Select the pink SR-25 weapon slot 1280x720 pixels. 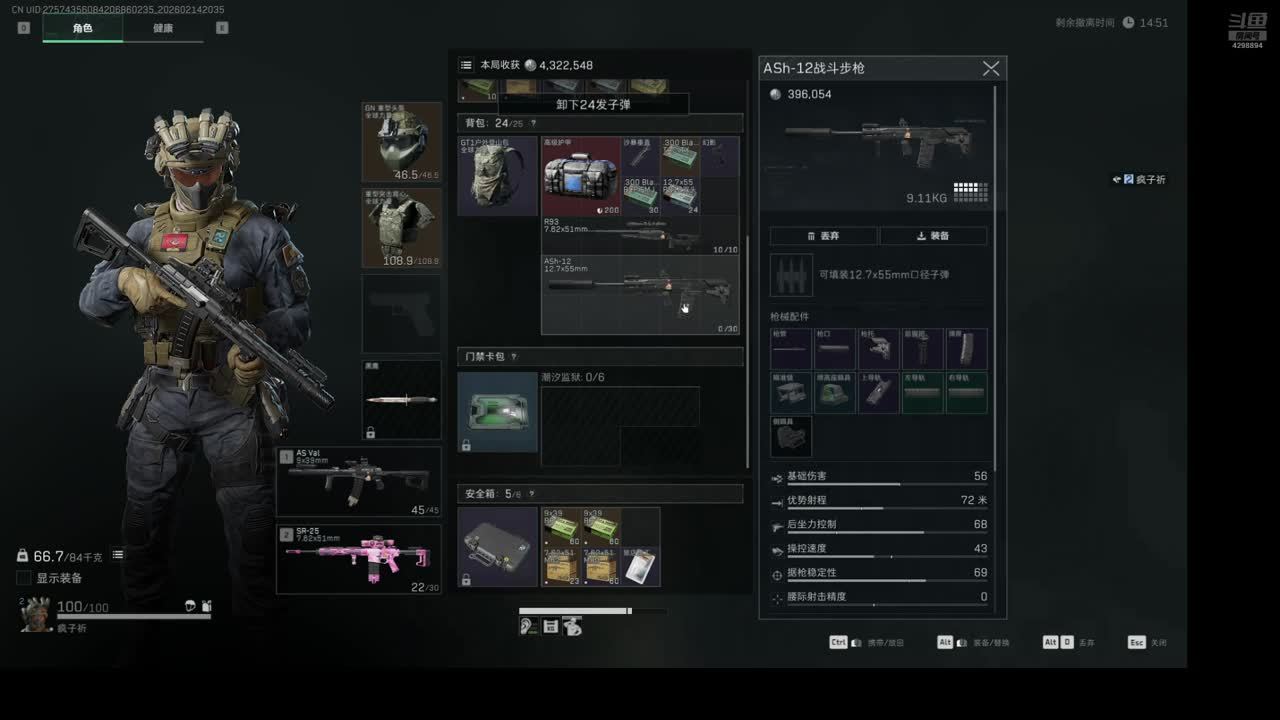tap(358, 559)
